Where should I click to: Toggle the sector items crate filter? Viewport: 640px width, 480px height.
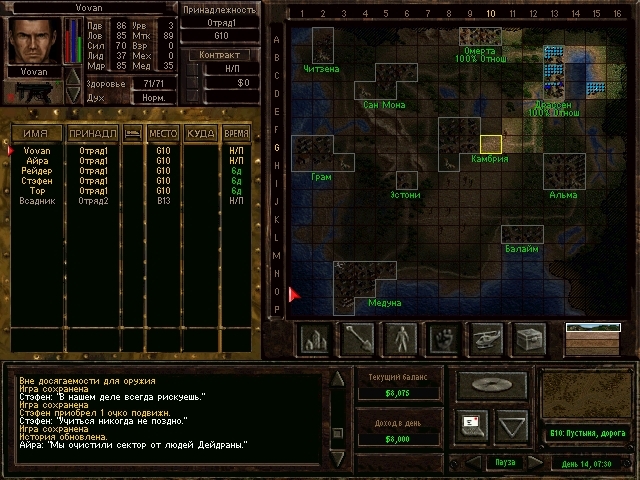(x=530, y=339)
